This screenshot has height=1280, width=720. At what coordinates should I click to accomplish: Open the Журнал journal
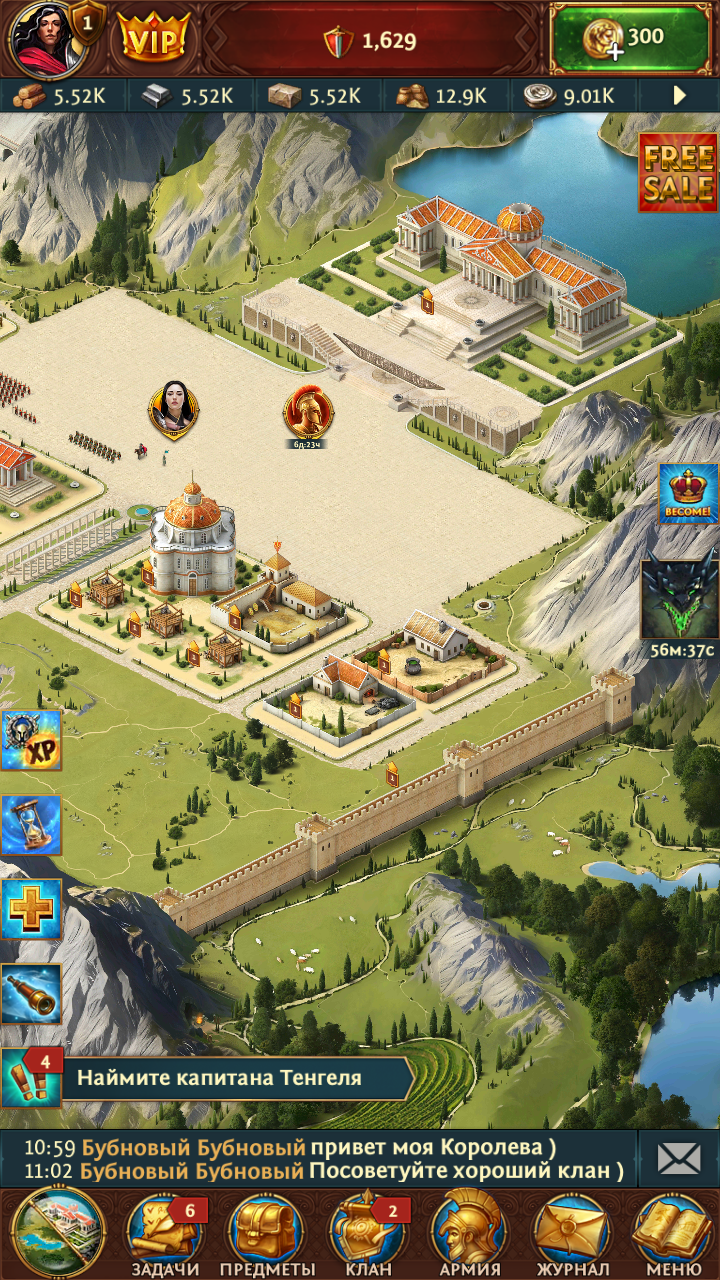click(571, 1234)
